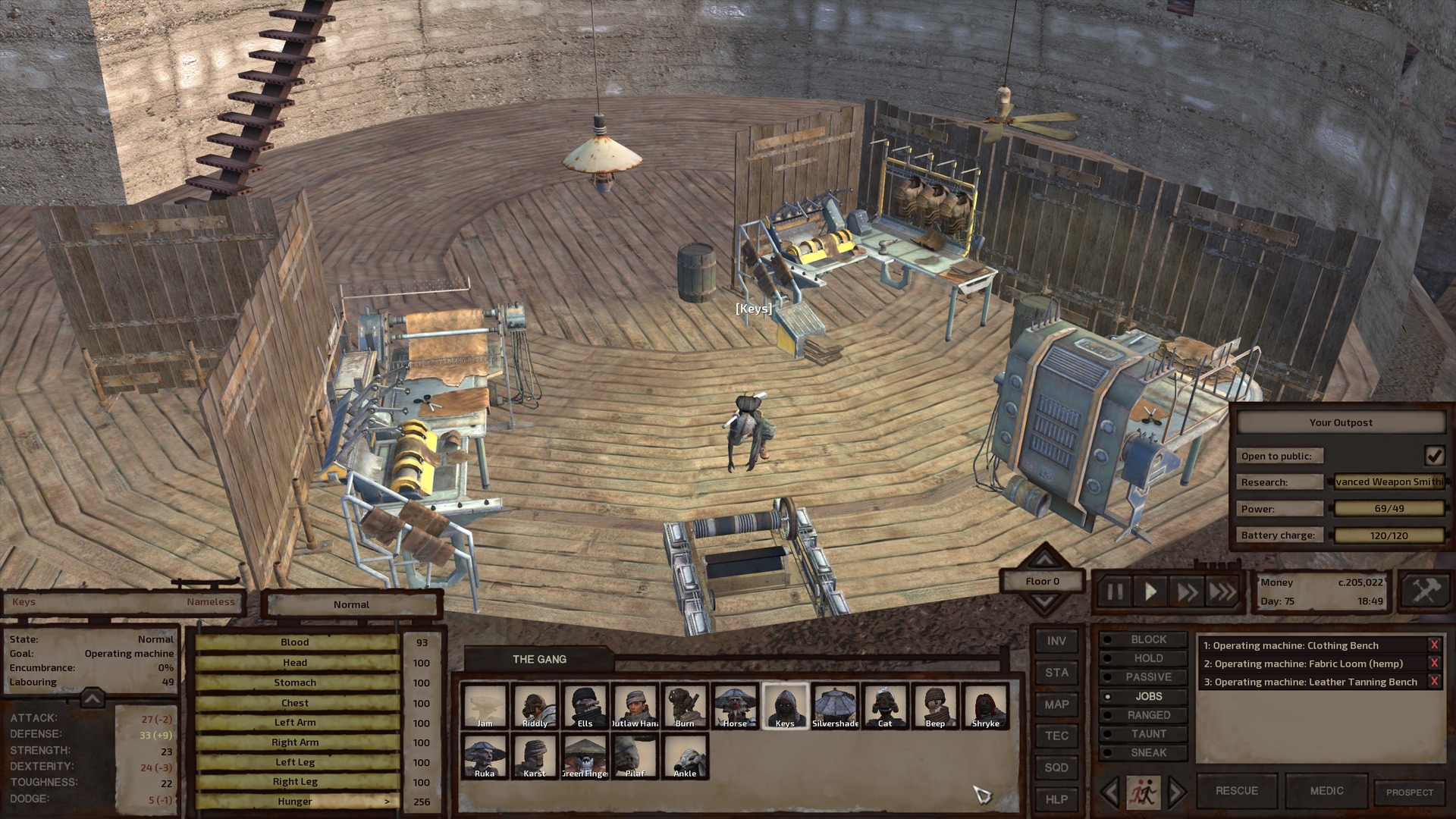Open the research screen via the TEC icon

pyautogui.click(x=1056, y=736)
